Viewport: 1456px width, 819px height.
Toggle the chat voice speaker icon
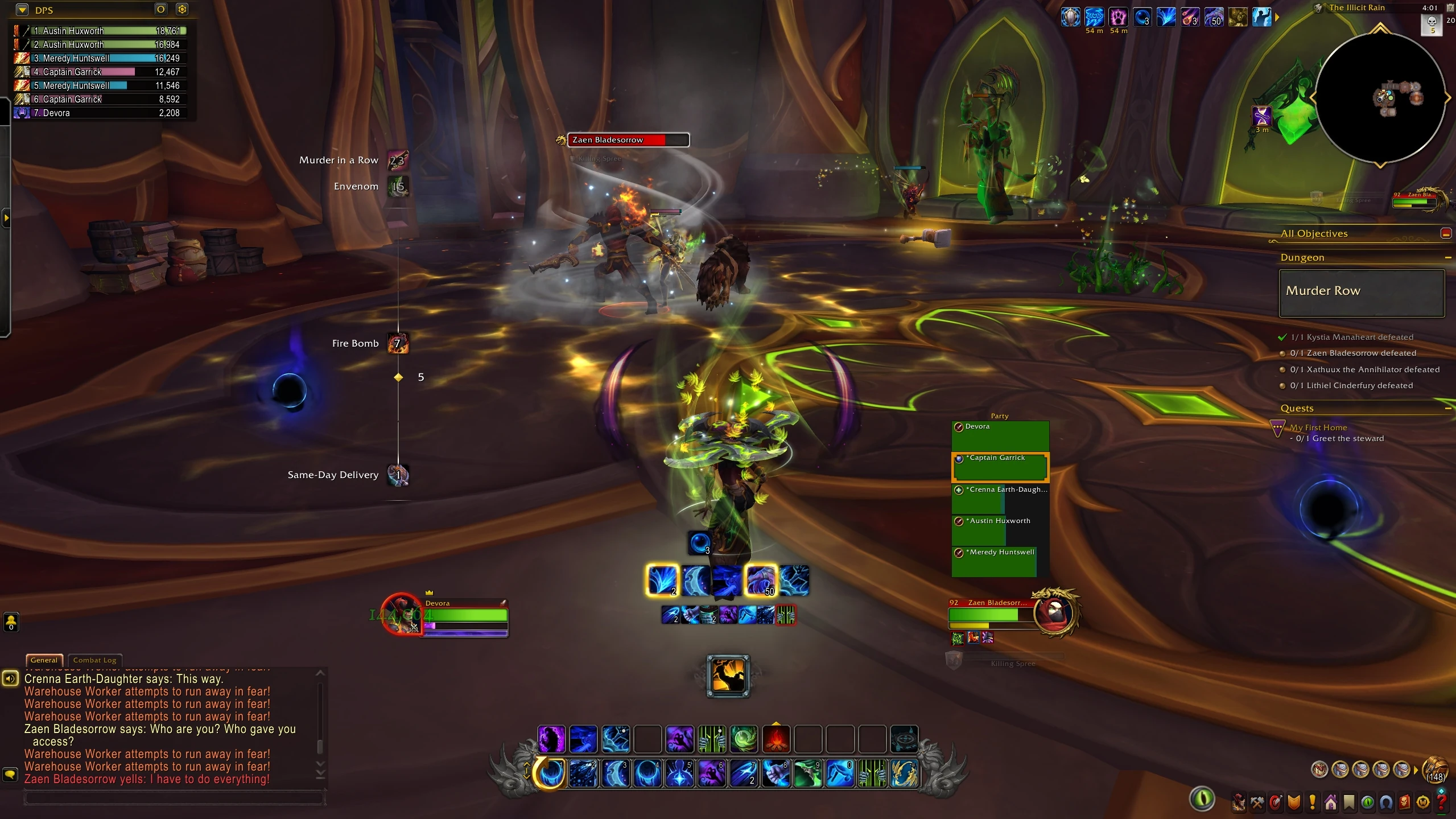[11, 678]
